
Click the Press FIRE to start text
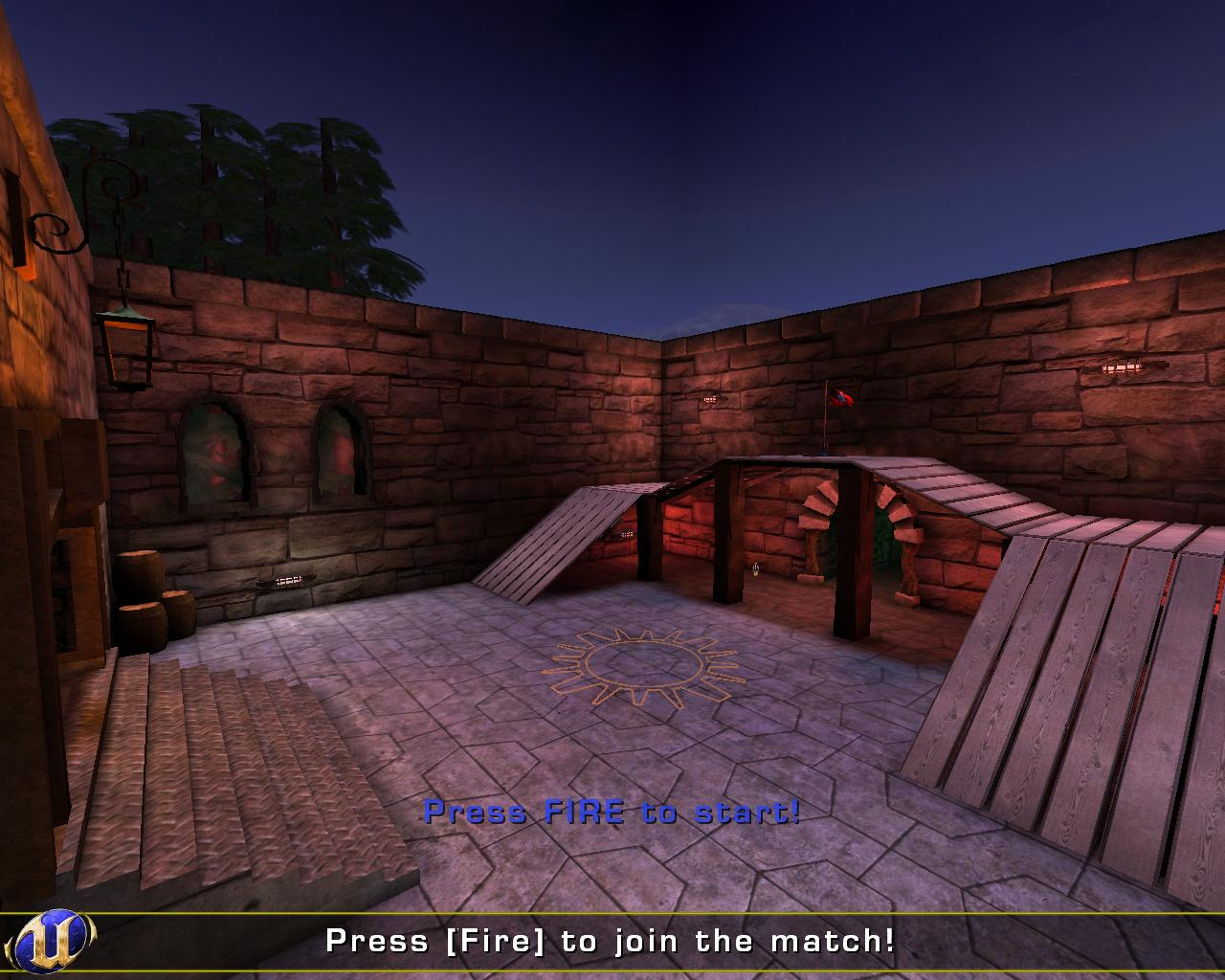(612, 813)
